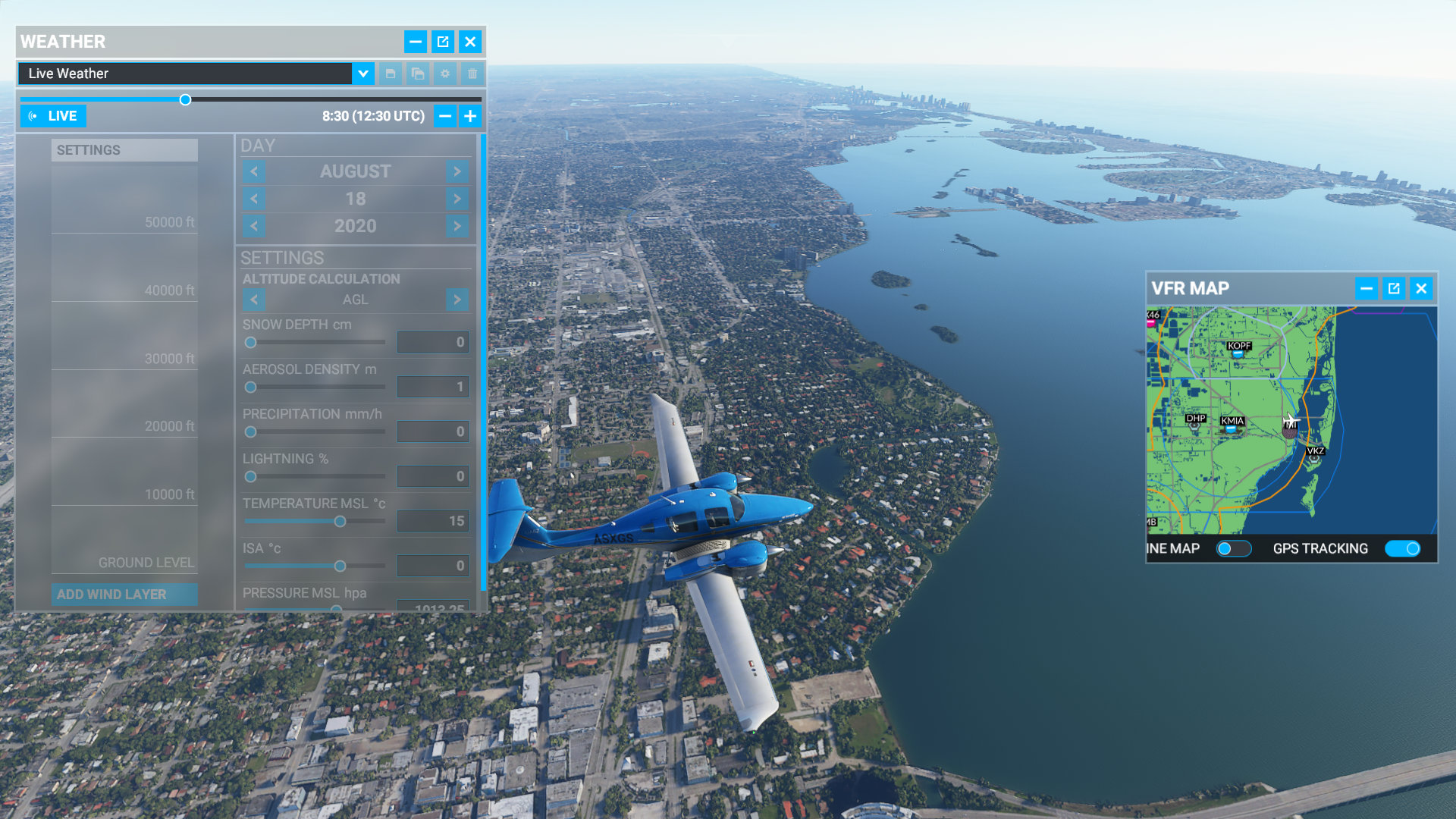
Task: Click the Temperature MSL slider handle
Action: [340, 521]
